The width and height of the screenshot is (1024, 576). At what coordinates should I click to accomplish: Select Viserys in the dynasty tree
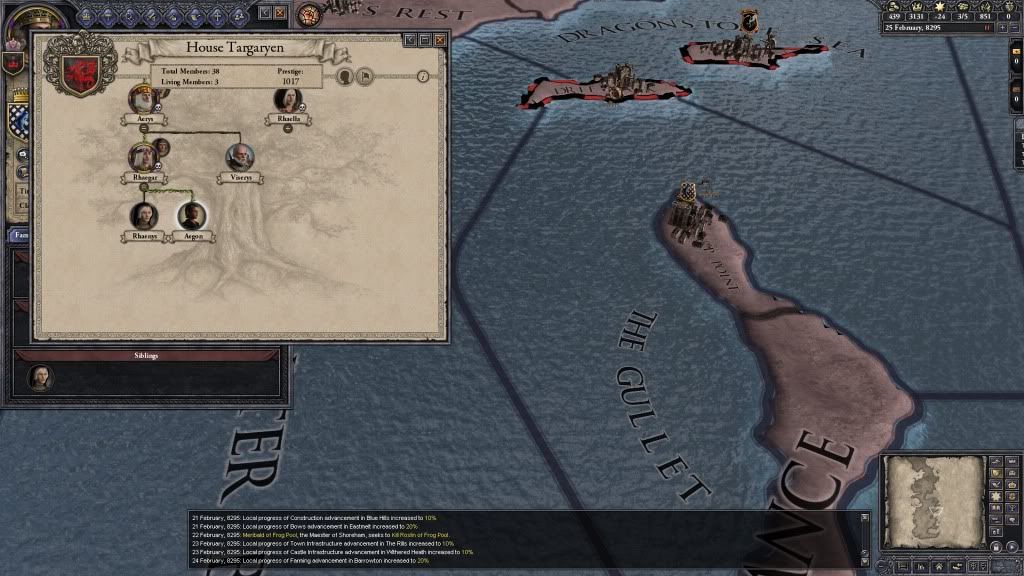tap(239, 156)
